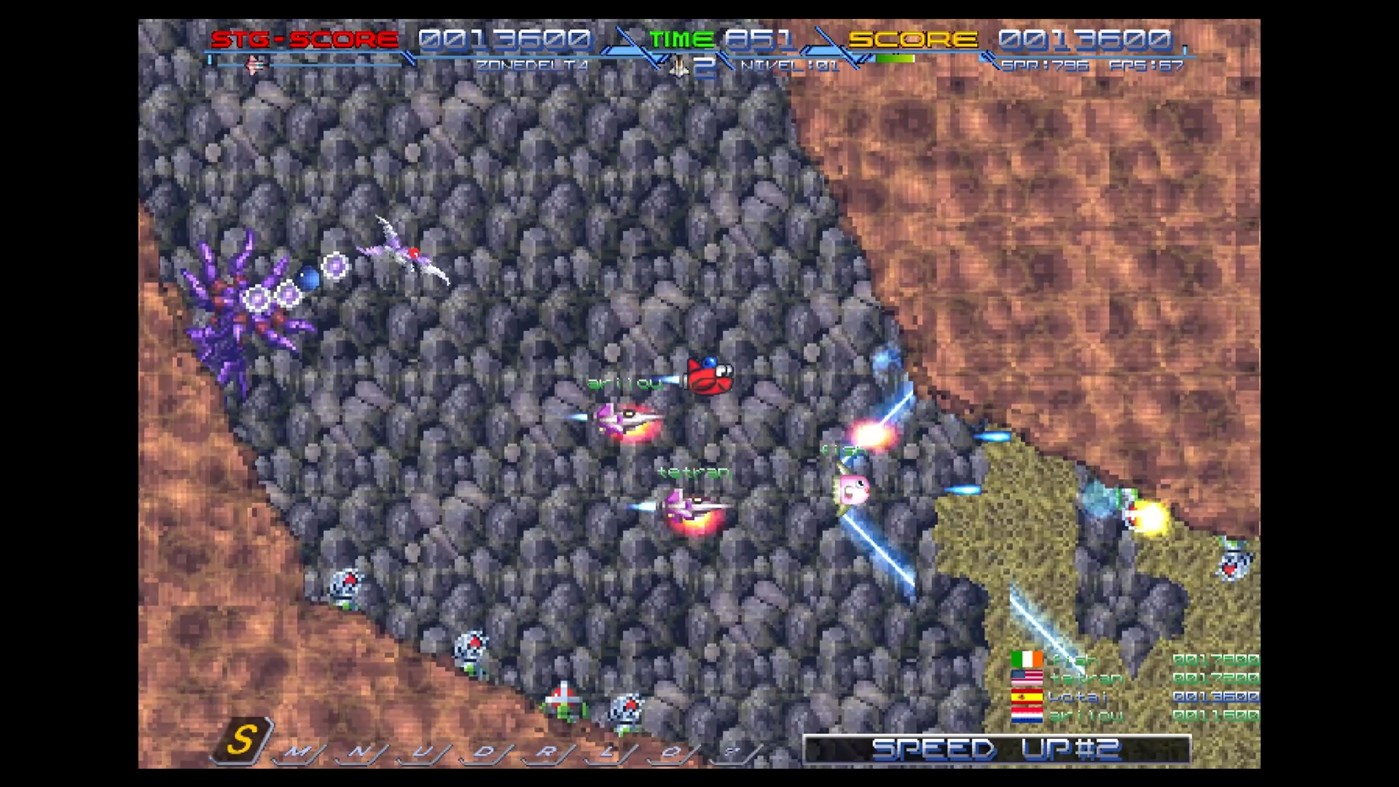The image size is (1399, 787).
Task: Click the Irish flag next to fish
Action: (1026, 659)
